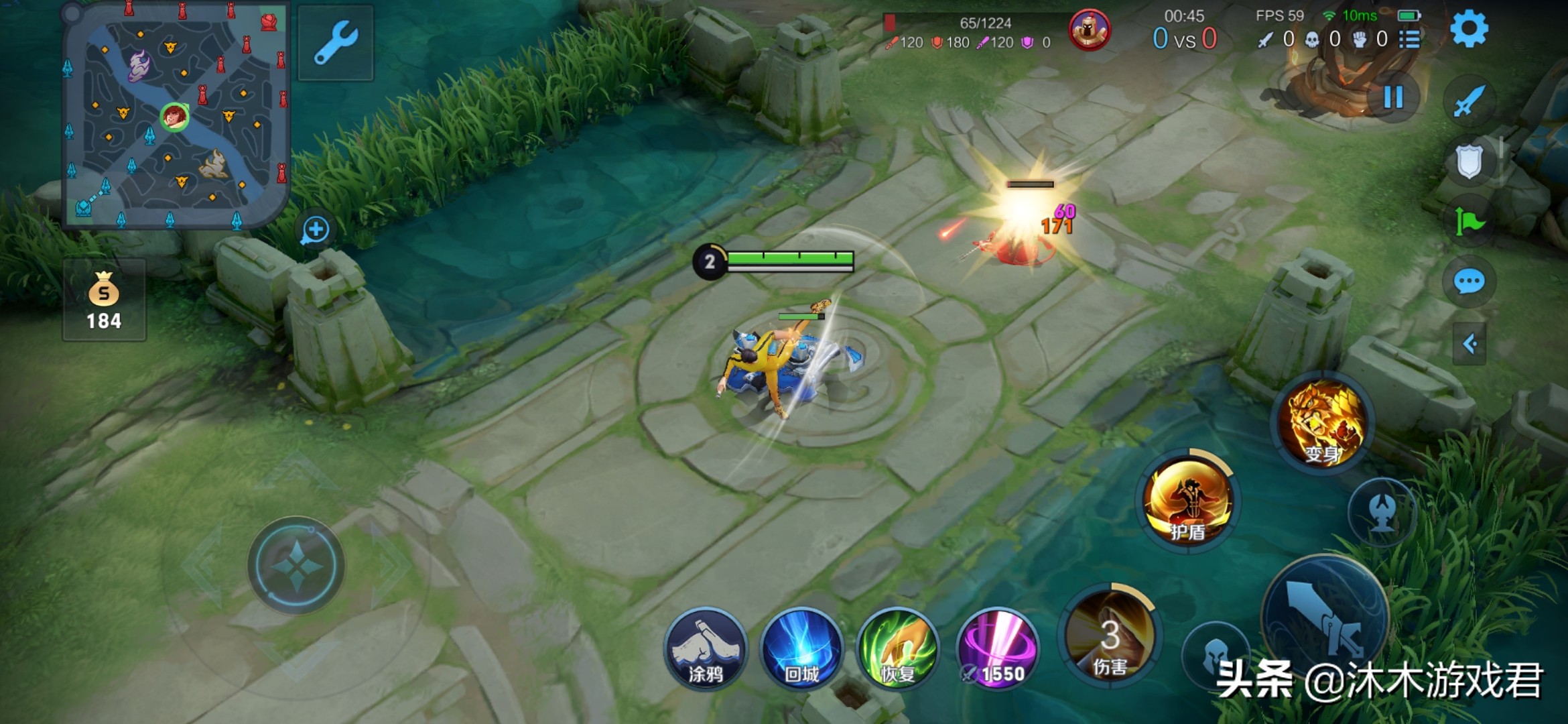Send the green flag gather signal
1568x724 pixels.
(1469, 221)
